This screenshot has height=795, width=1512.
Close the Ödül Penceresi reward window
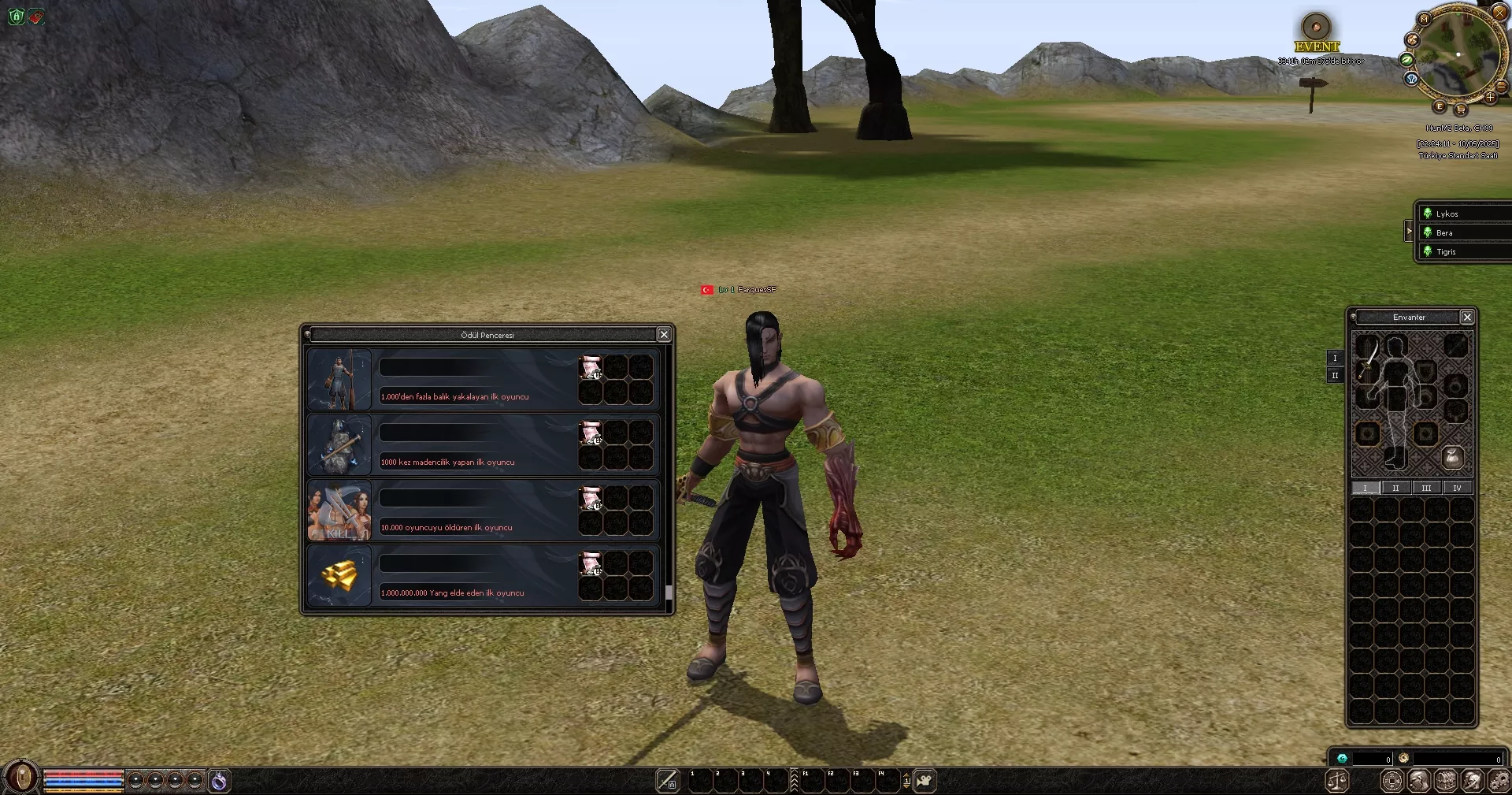pyautogui.click(x=664, y=335)
